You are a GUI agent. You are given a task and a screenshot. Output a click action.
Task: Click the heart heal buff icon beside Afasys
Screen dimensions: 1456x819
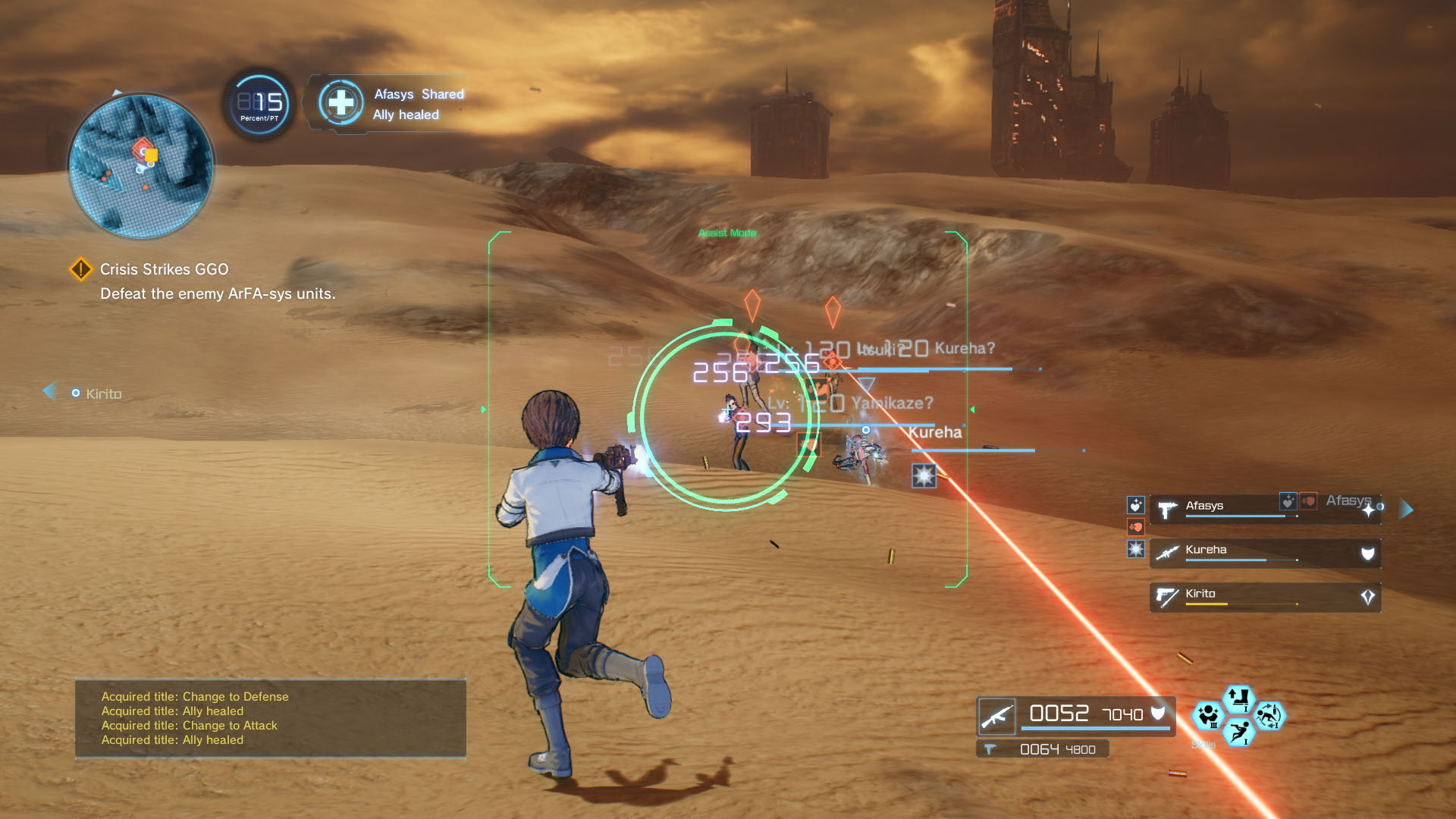click(x=1135, y=505)
